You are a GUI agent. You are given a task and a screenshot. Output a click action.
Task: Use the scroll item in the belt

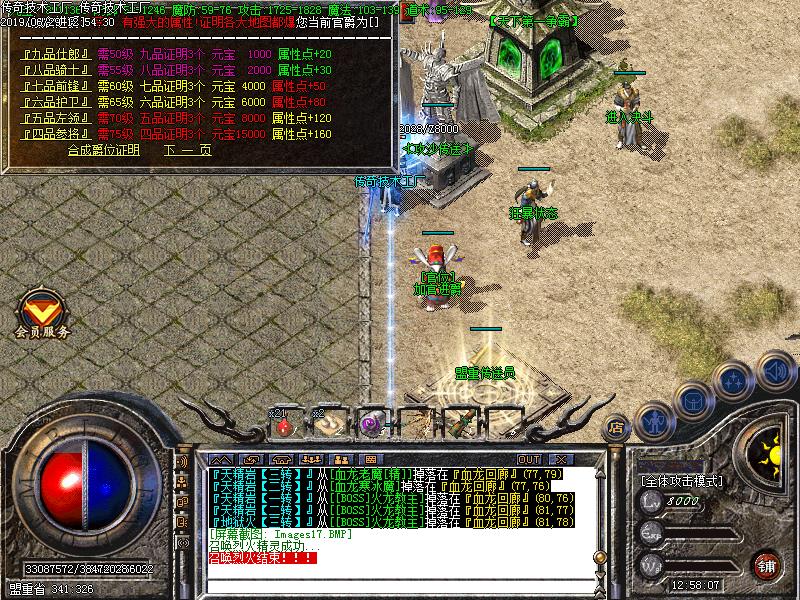tap(327, 425)
